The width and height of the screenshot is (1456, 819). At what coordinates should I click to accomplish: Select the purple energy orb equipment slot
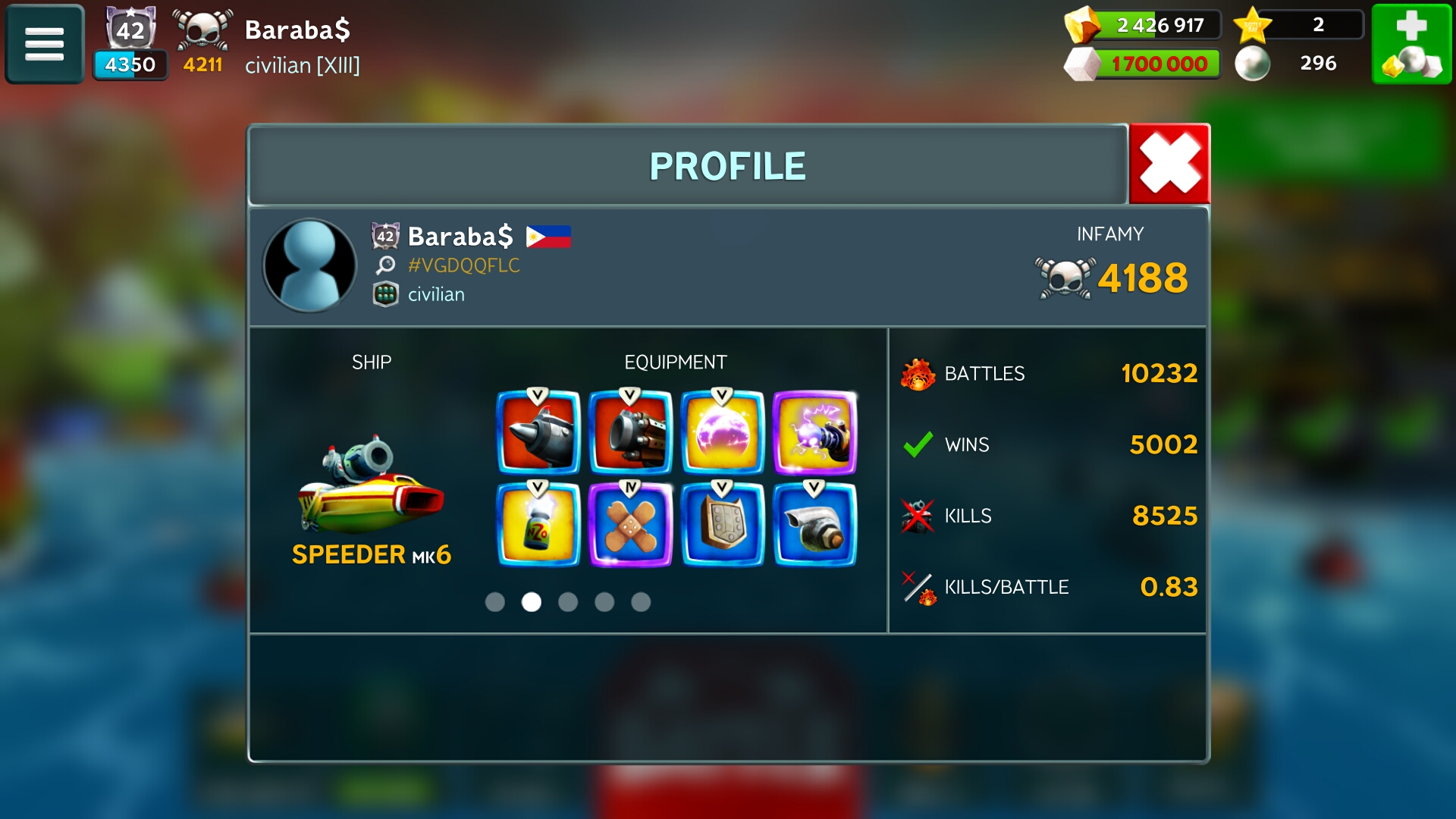pyautogui.click(x=723, y=432)
